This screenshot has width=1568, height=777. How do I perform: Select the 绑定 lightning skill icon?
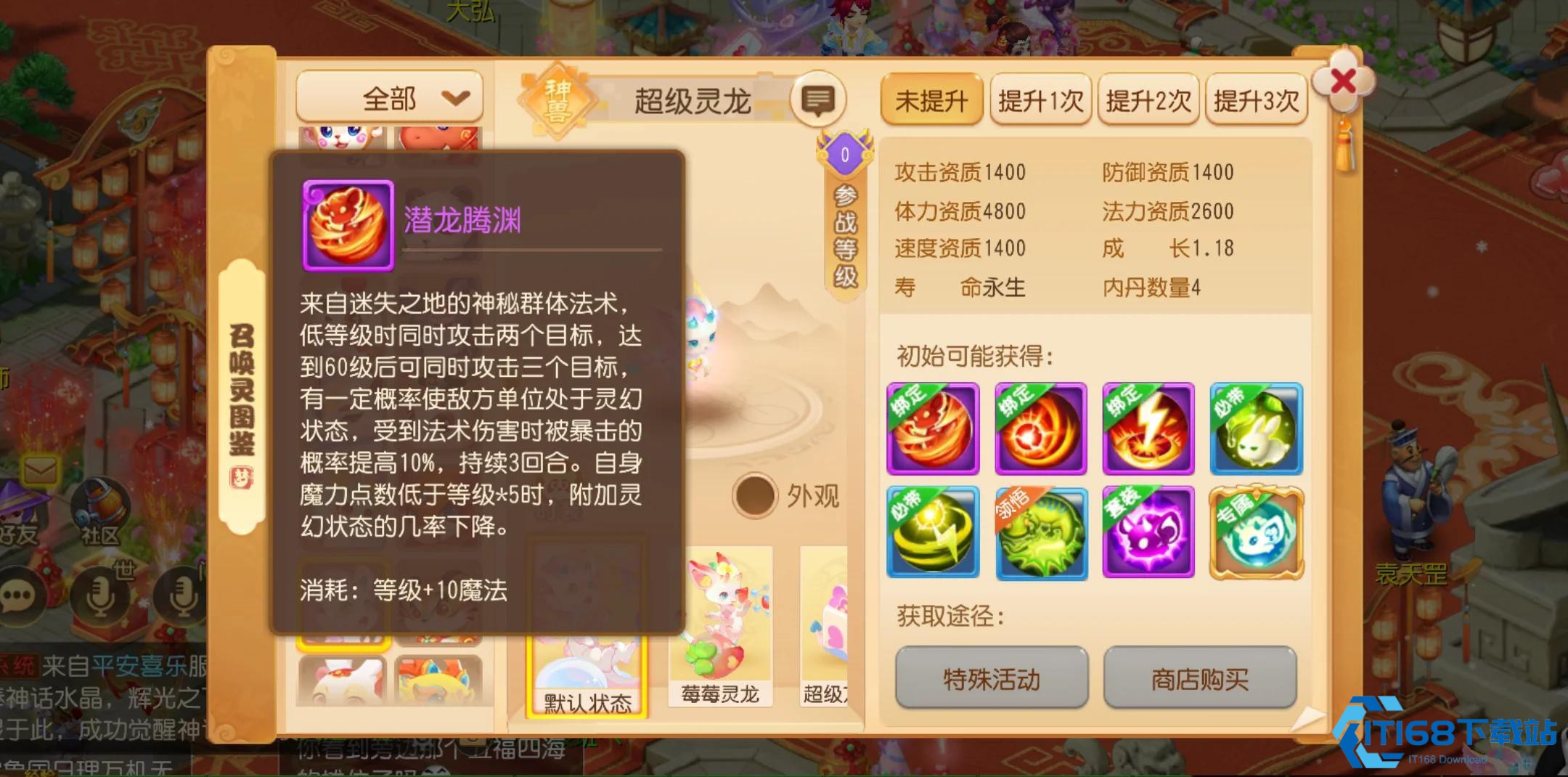point(1149,428)
